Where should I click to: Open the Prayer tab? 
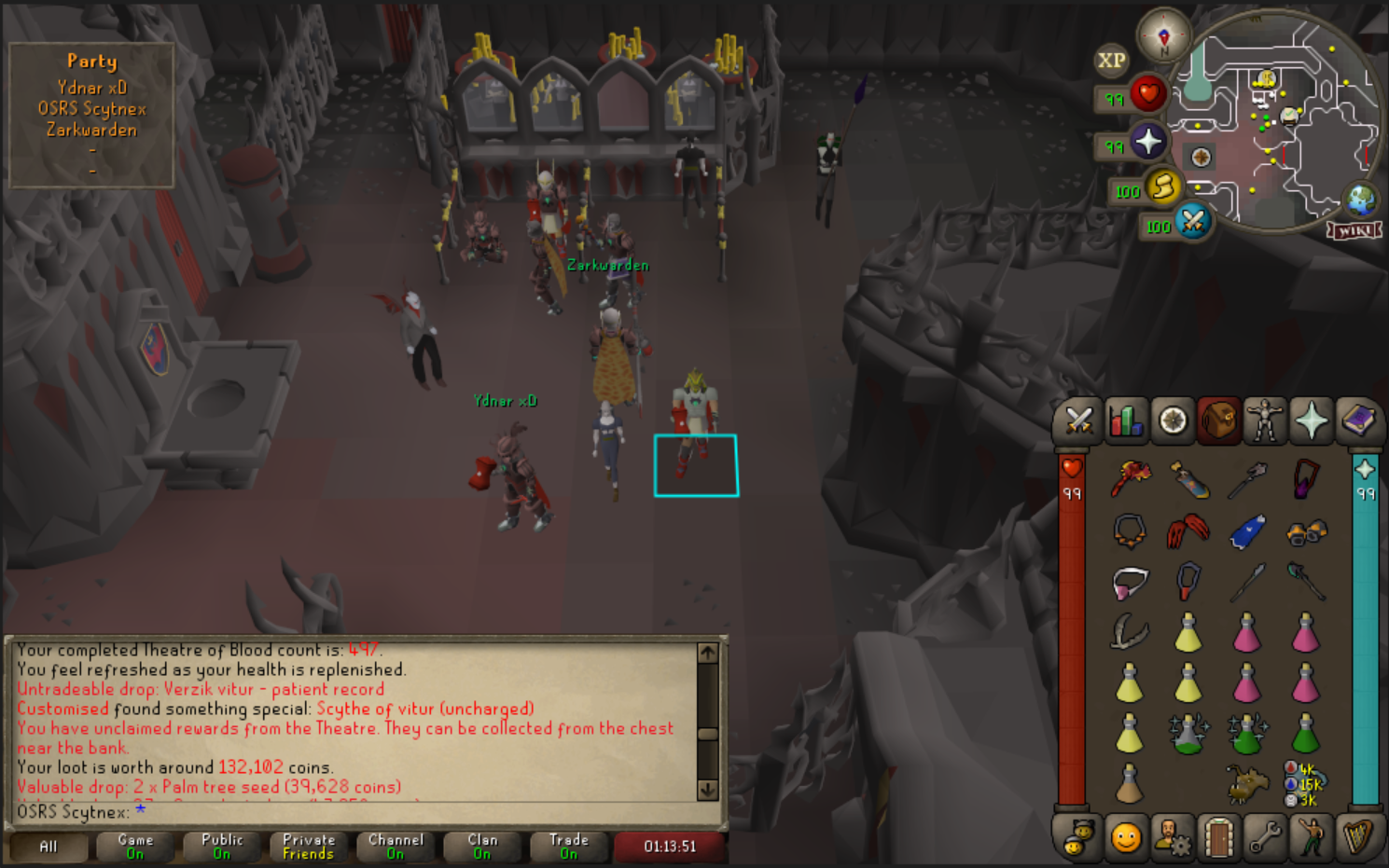[1312, 421]
